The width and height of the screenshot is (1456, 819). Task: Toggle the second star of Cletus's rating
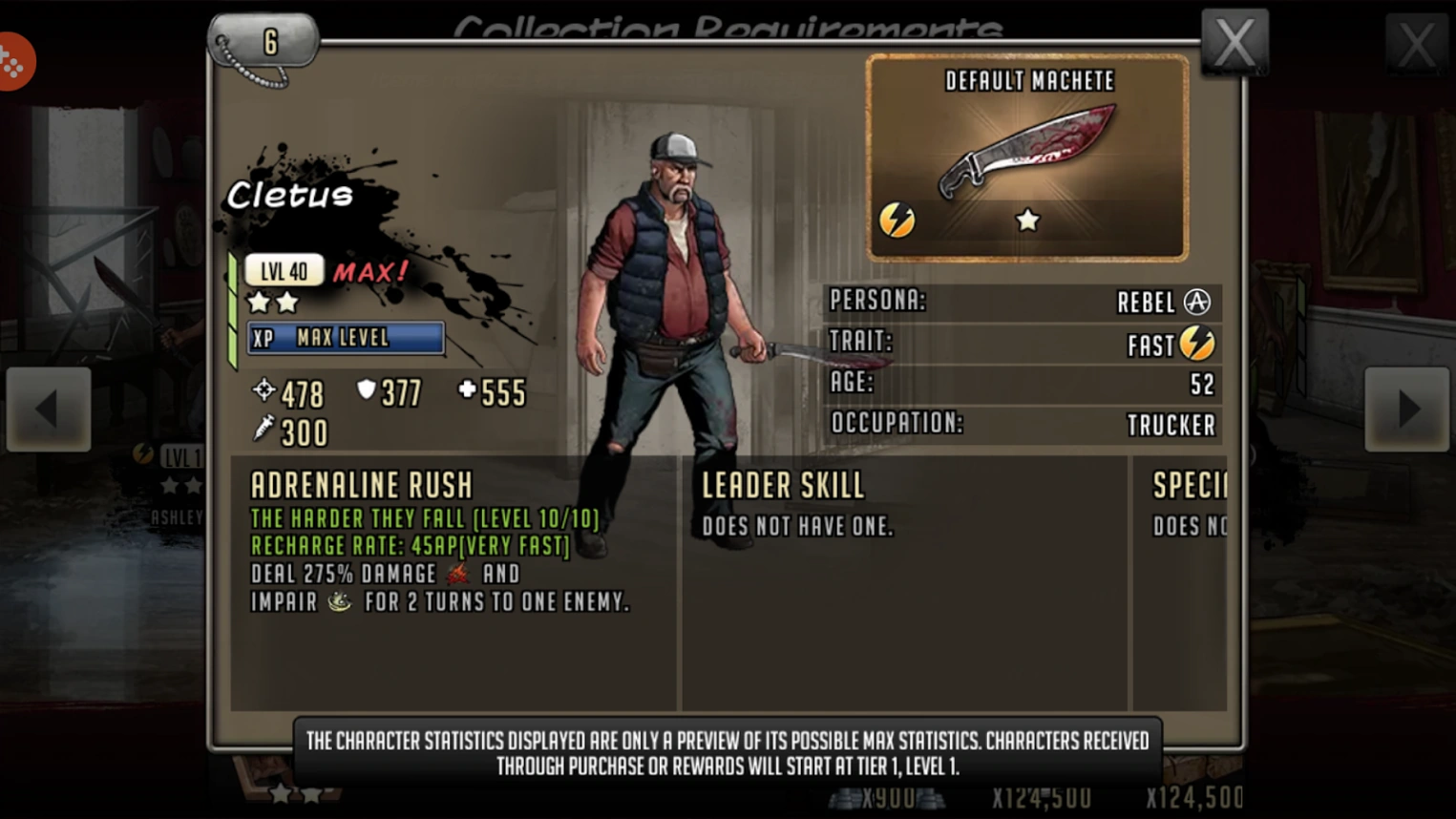(x=288, y=303)
